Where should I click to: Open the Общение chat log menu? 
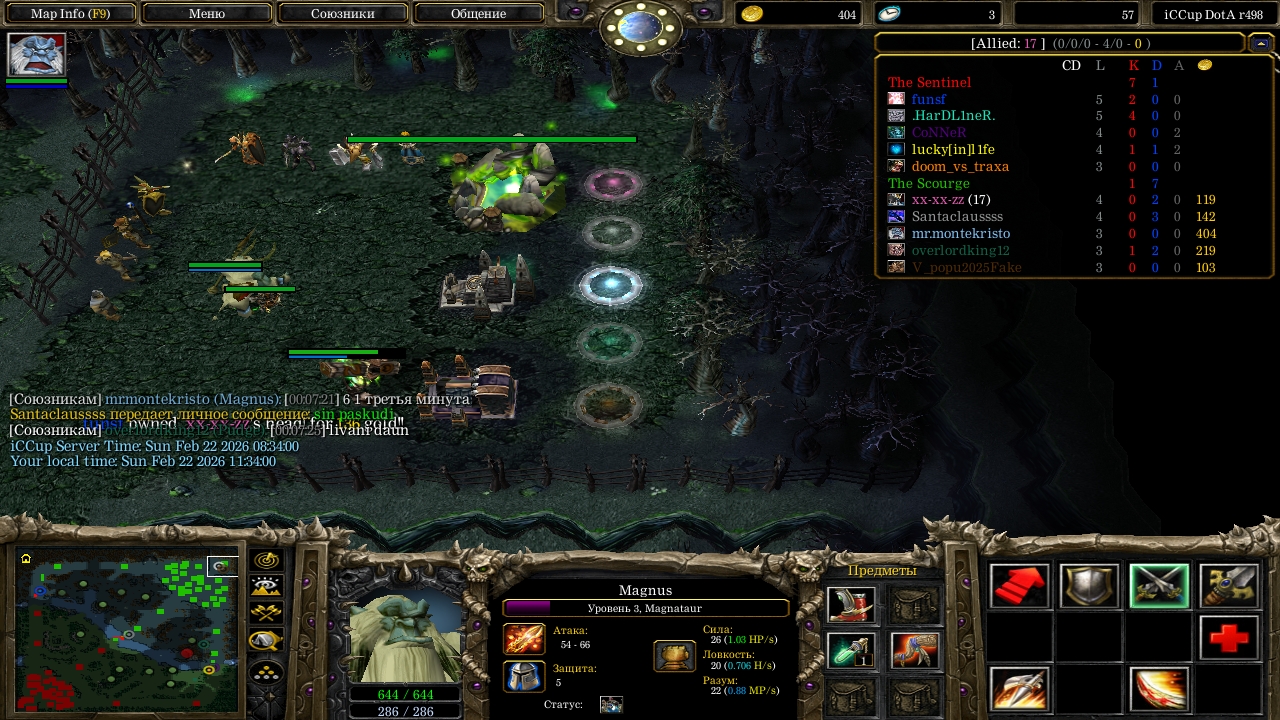478,14
